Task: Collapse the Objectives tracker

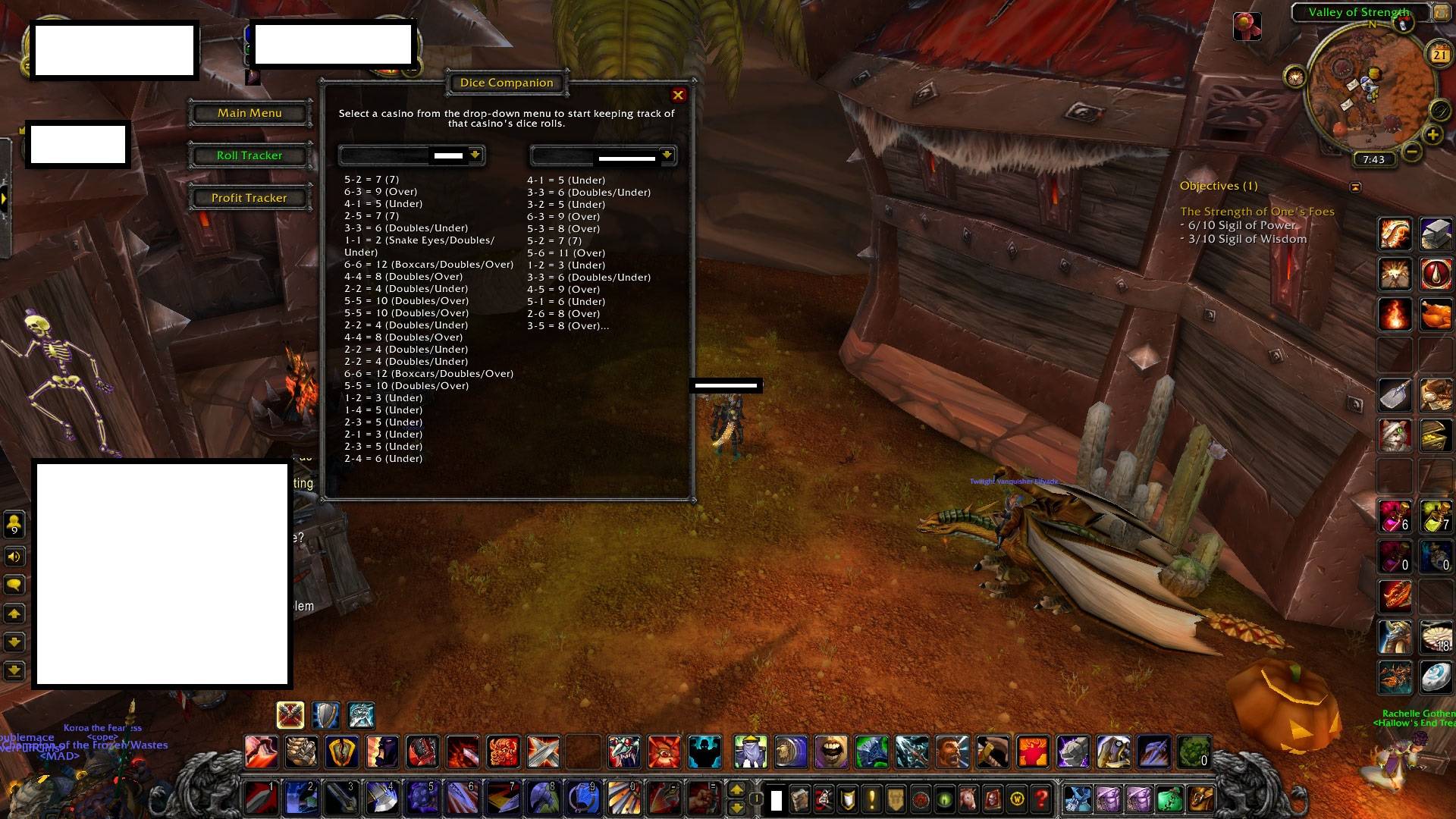Action: 1355,187
